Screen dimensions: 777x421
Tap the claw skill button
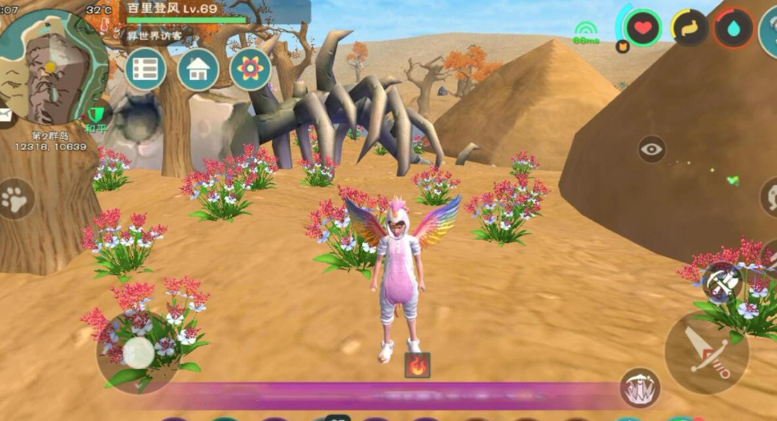[639, 388]
